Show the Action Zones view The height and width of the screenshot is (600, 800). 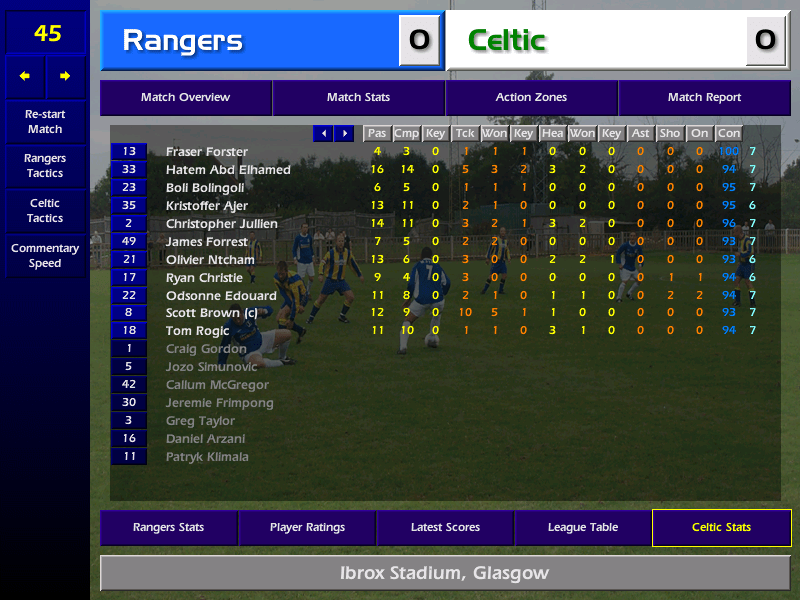(531, 98)
